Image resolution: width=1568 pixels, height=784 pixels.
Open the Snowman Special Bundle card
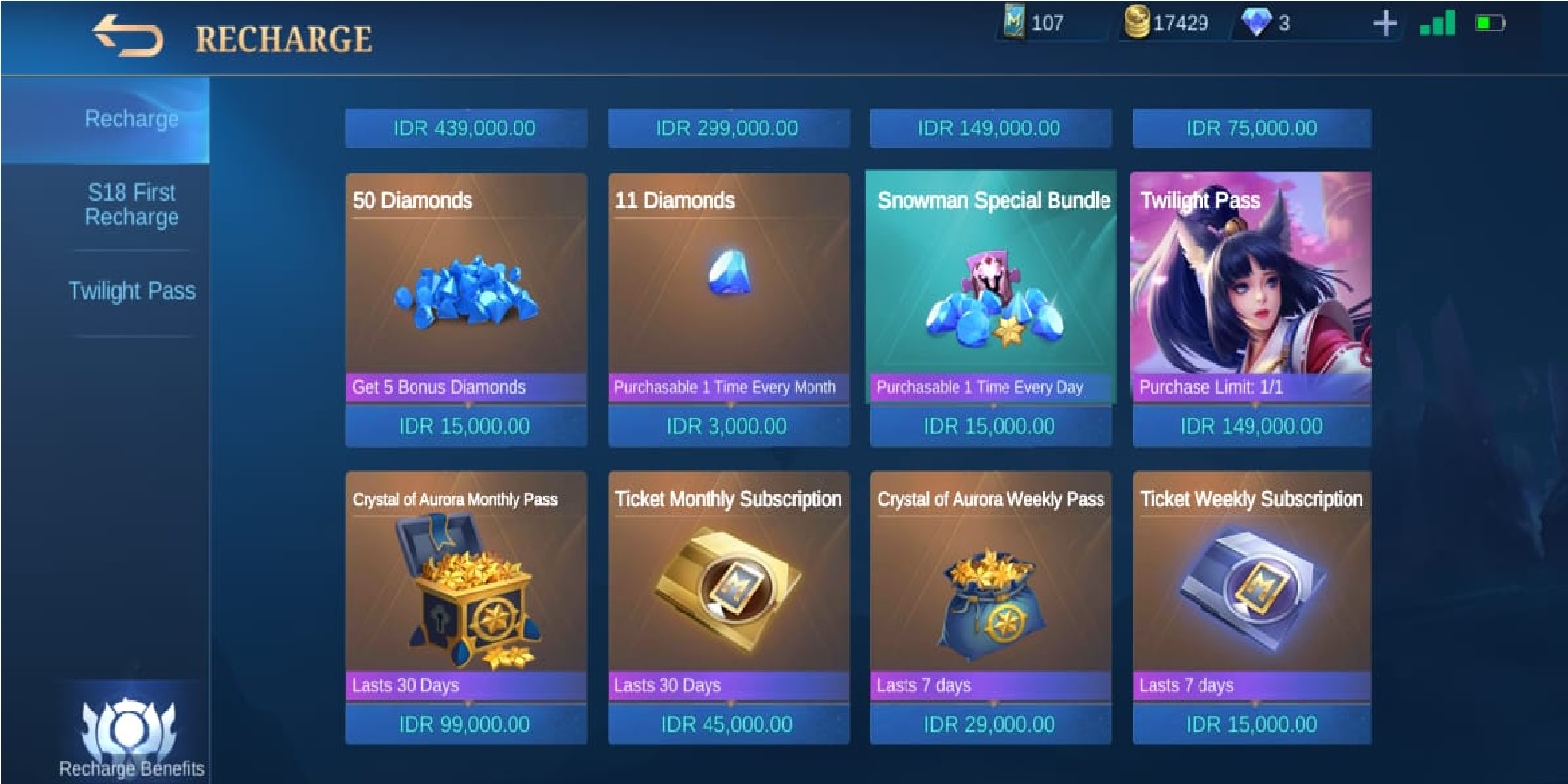pyautogui.click(x=990, y=284)
